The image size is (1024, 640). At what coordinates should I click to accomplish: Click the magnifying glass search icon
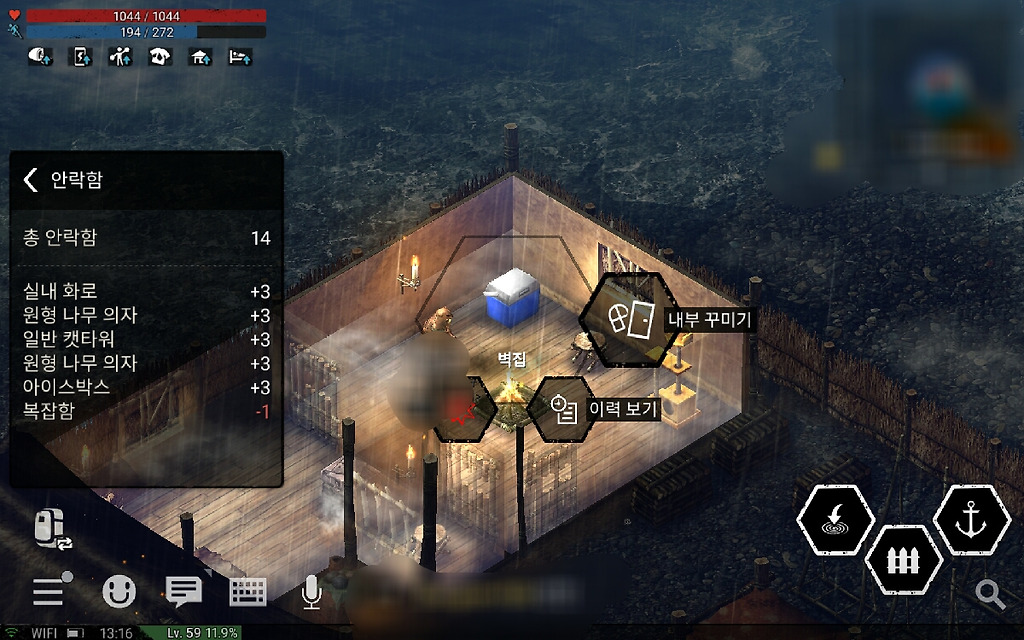coord(990,594)
